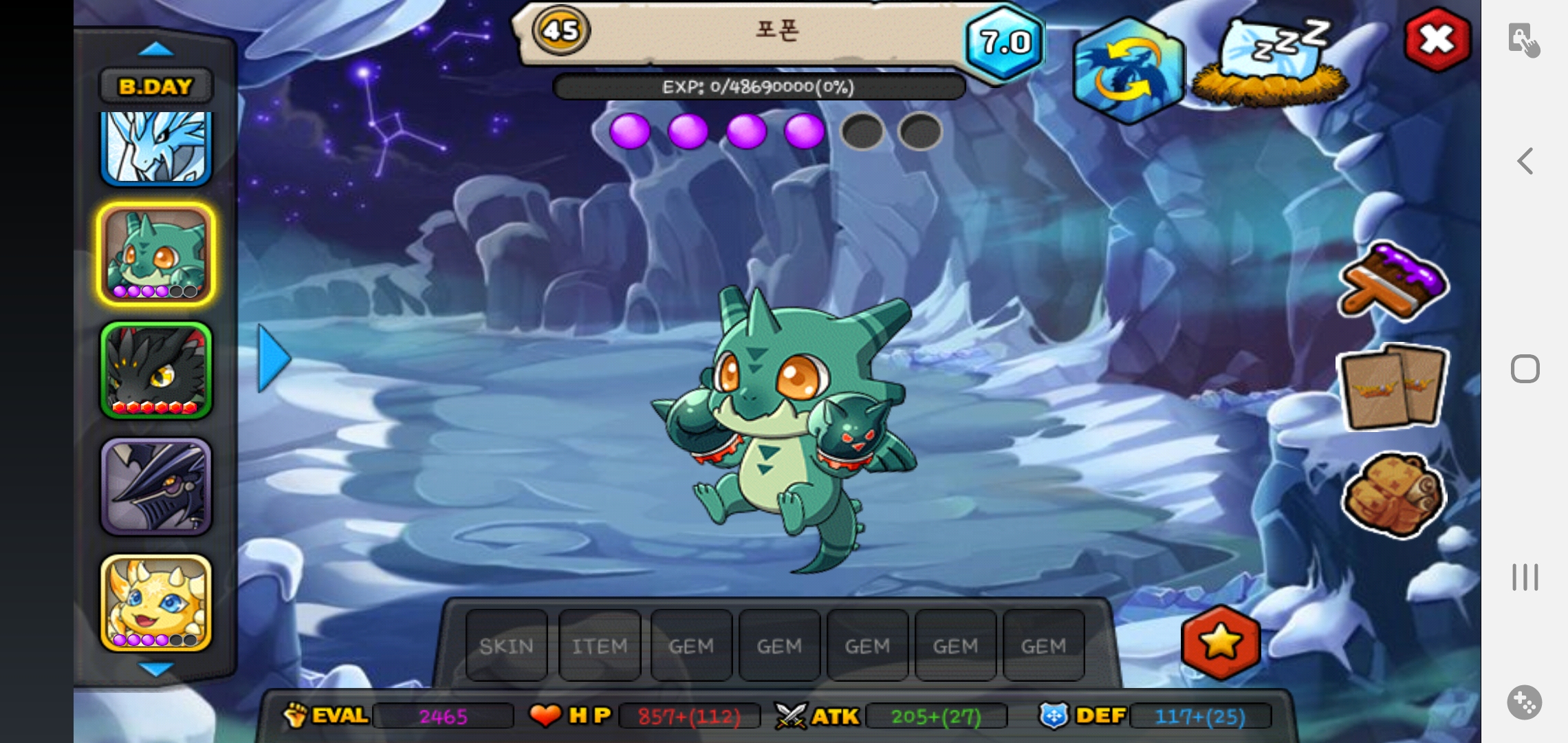Select the green baby dragon portrait

[156, 255]
